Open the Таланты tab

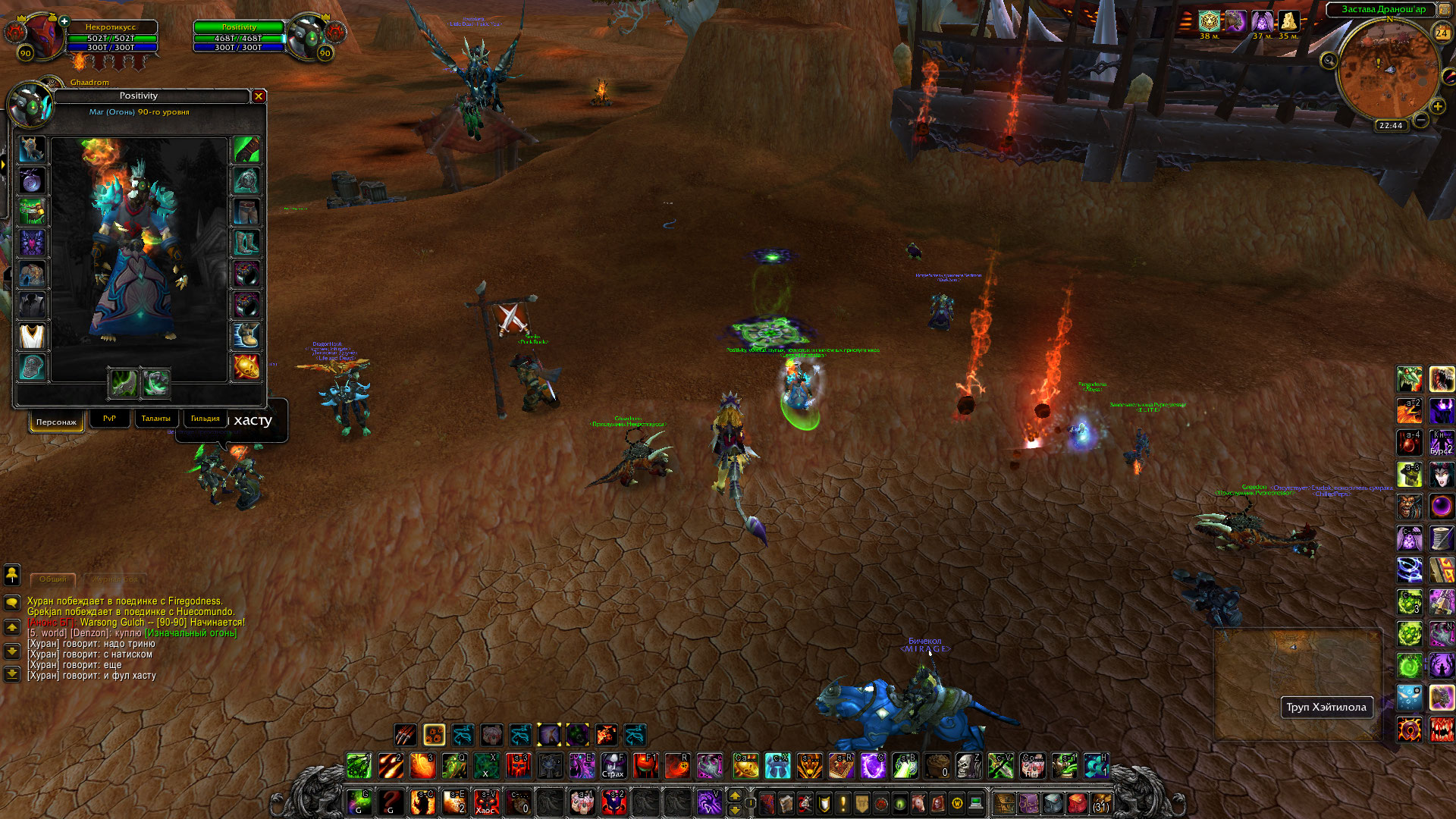(x=155, y=419)
